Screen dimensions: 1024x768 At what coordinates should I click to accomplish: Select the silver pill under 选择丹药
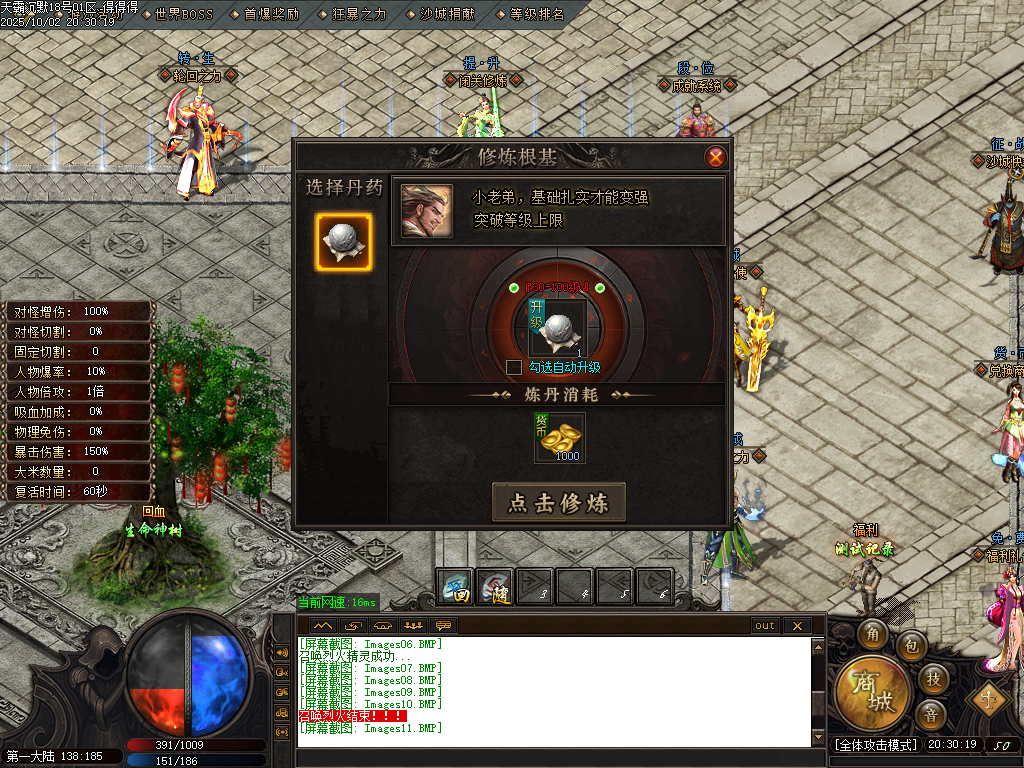[344, 242]
